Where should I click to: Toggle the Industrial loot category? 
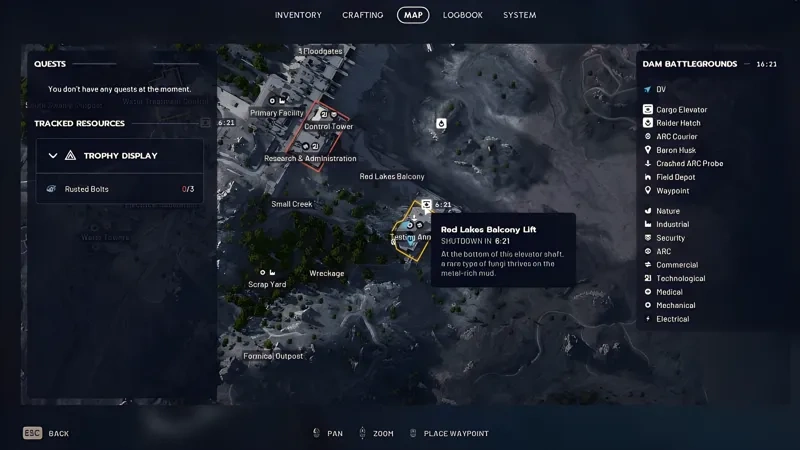click(x=672, y=225)
